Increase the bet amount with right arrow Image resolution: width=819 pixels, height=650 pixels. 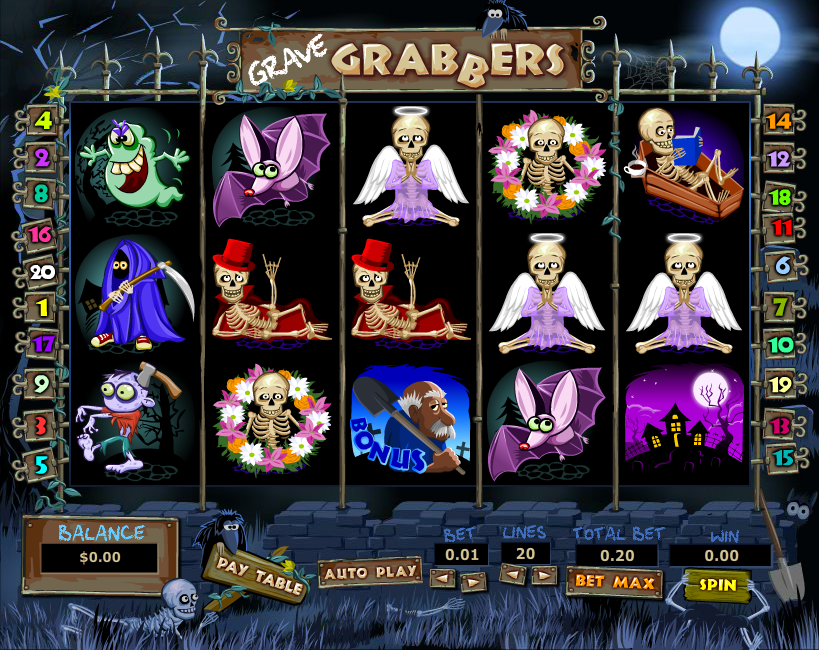[473, 579]
